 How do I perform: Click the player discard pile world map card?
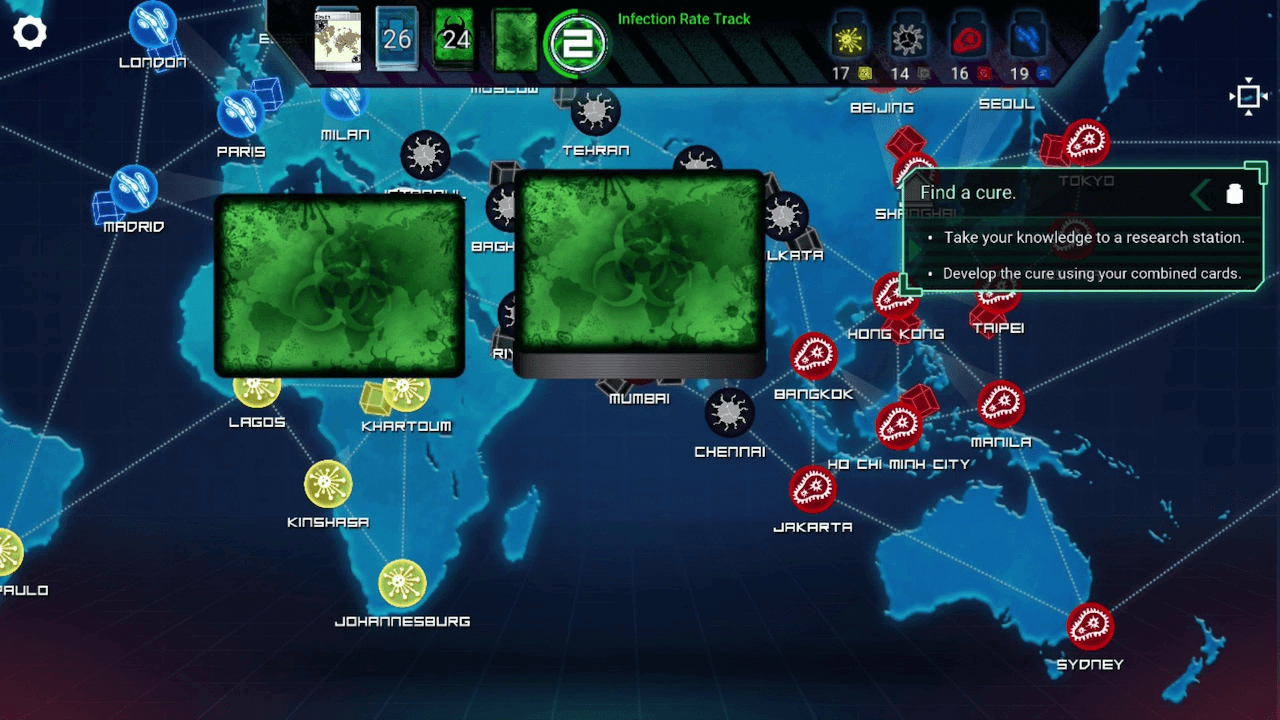(x=337, y=40)
